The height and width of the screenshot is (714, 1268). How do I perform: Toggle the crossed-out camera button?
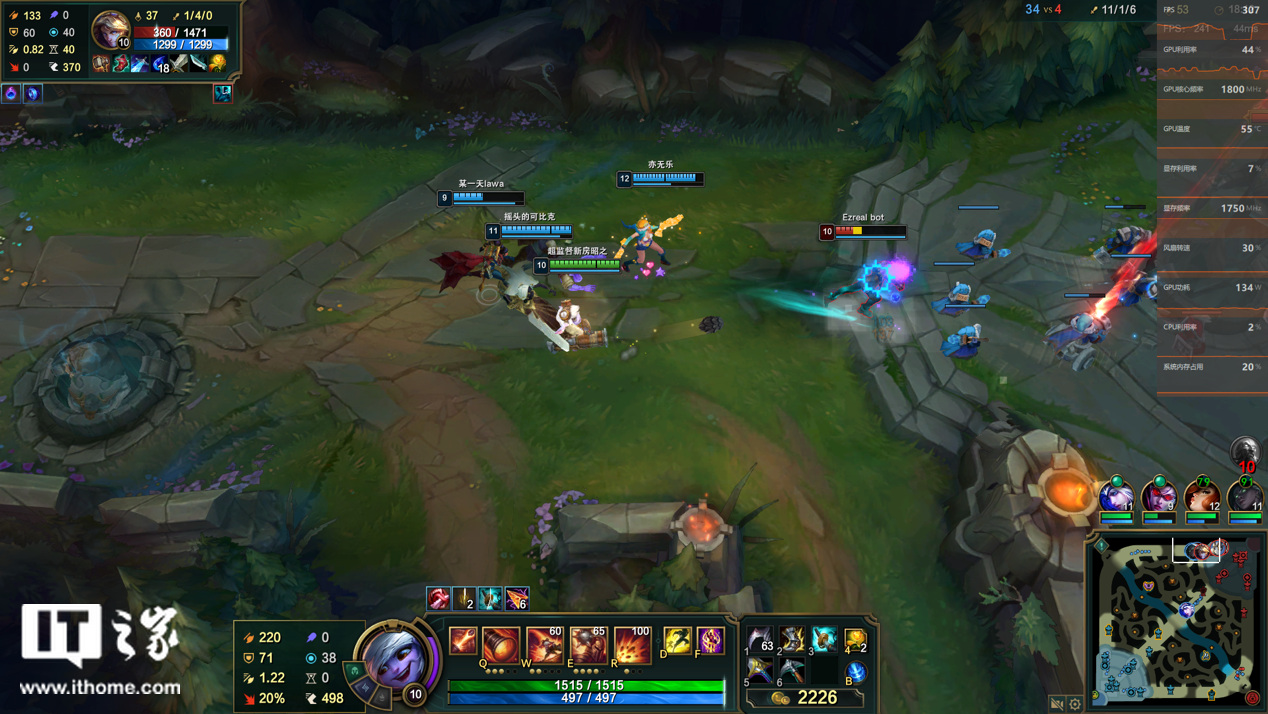pos(1057,704)
